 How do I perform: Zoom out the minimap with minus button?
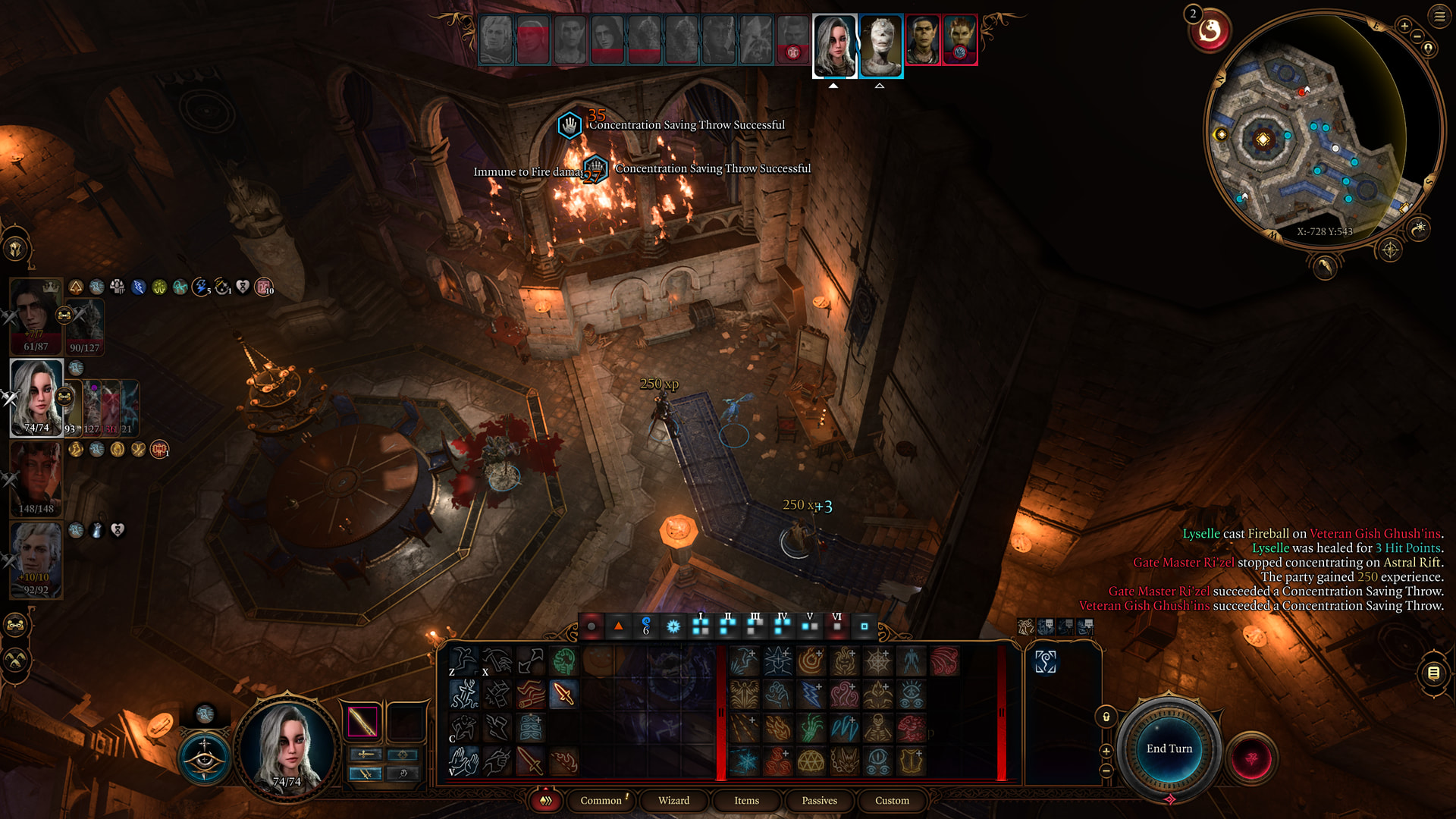1417,36
